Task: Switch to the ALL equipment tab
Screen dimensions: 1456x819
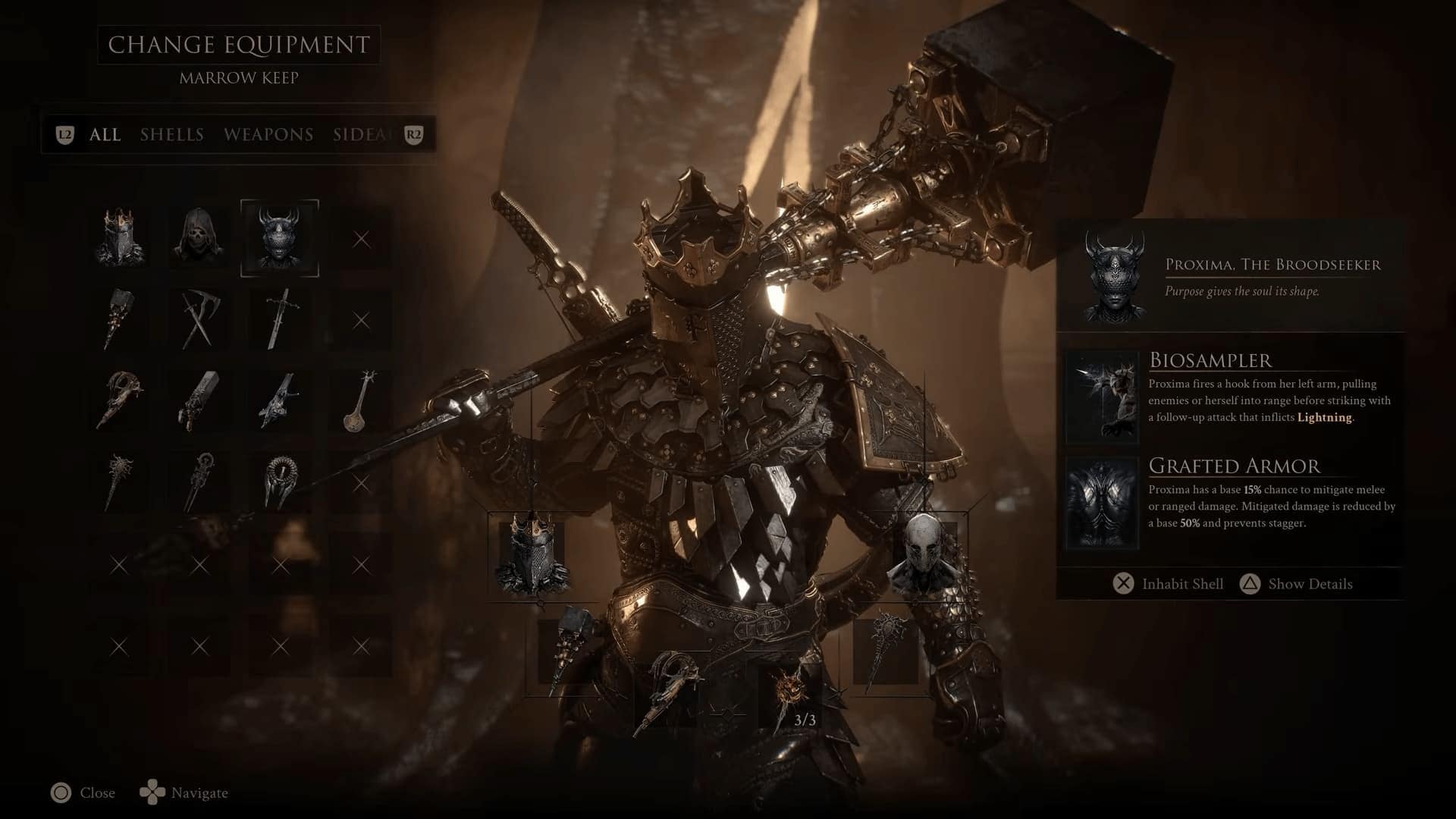Action: pyautogui.click(x=105, y=135)
